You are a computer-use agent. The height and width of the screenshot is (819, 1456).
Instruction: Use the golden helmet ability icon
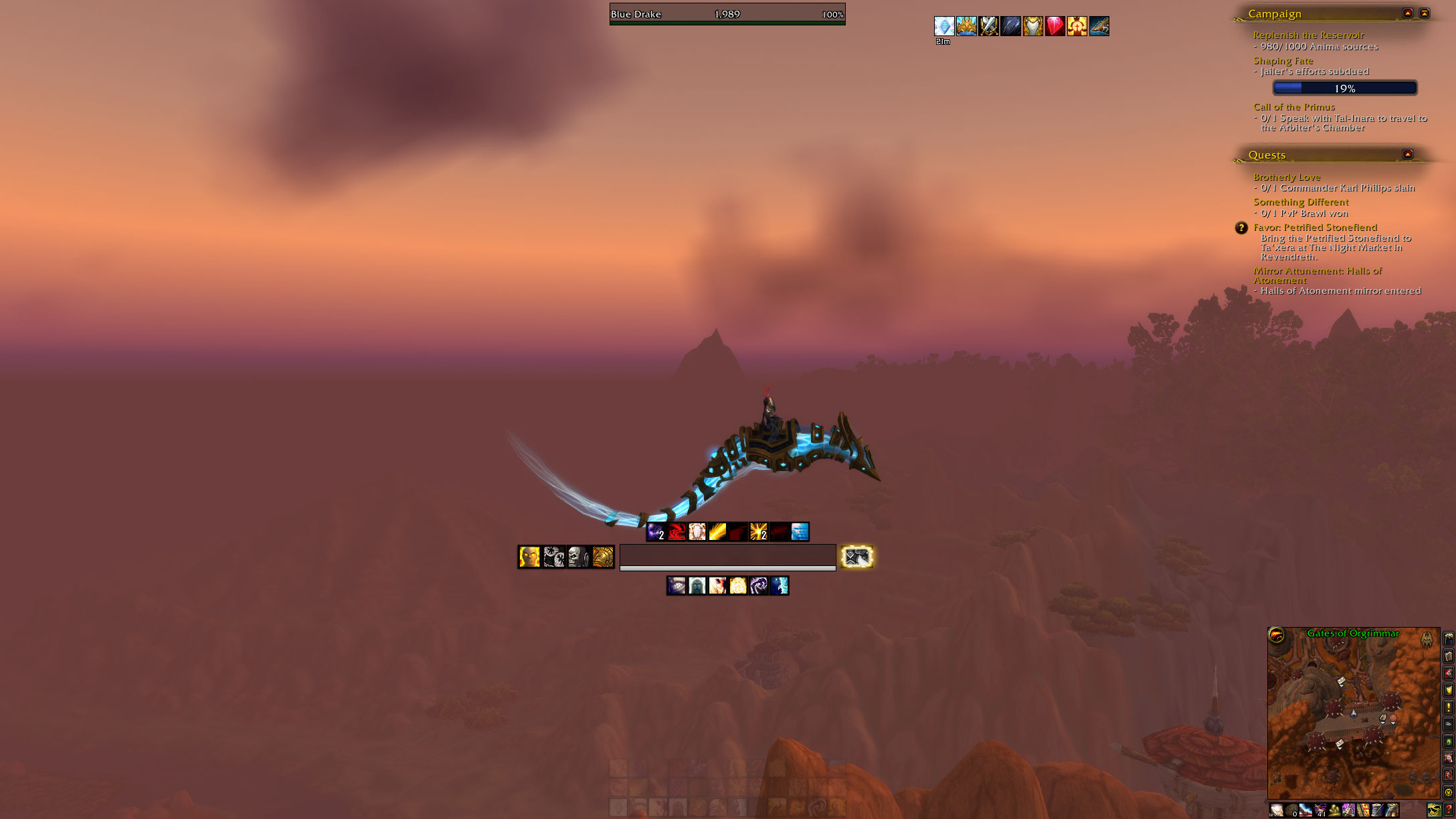pyautogui.click(x=603, y=557)
